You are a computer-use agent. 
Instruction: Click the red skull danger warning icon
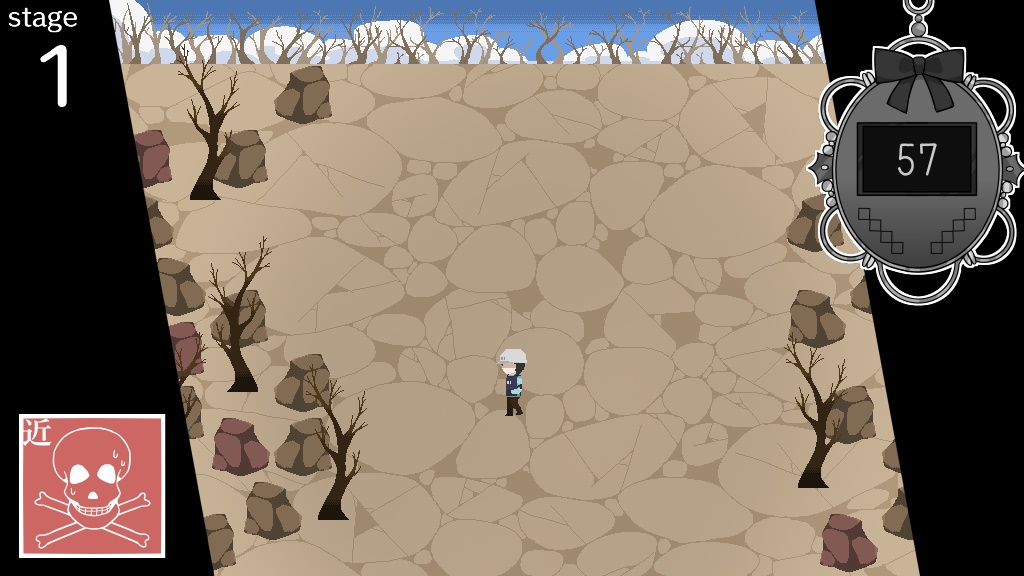click(x=92, y=486)
